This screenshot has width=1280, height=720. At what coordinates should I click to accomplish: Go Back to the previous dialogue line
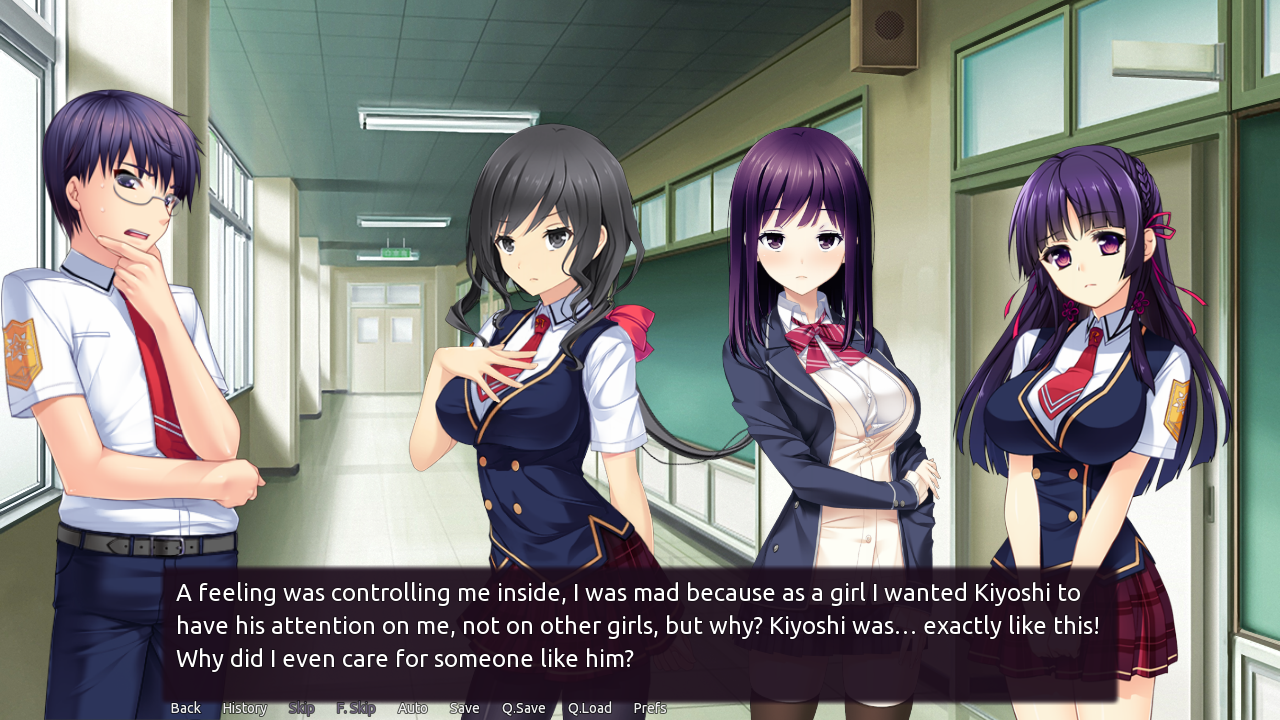coord(184,707)
